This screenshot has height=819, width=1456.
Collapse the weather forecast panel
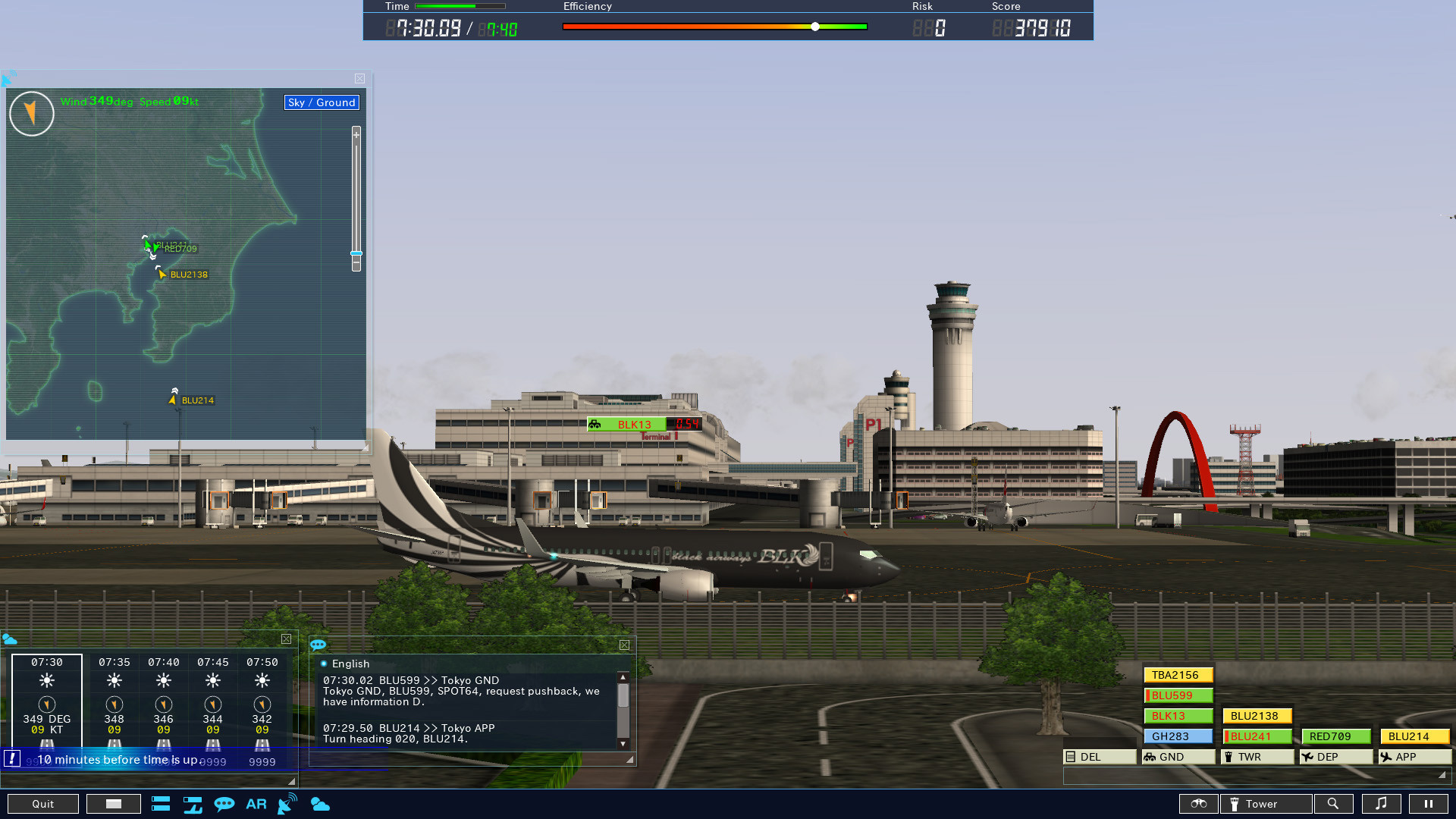[287, 639]
